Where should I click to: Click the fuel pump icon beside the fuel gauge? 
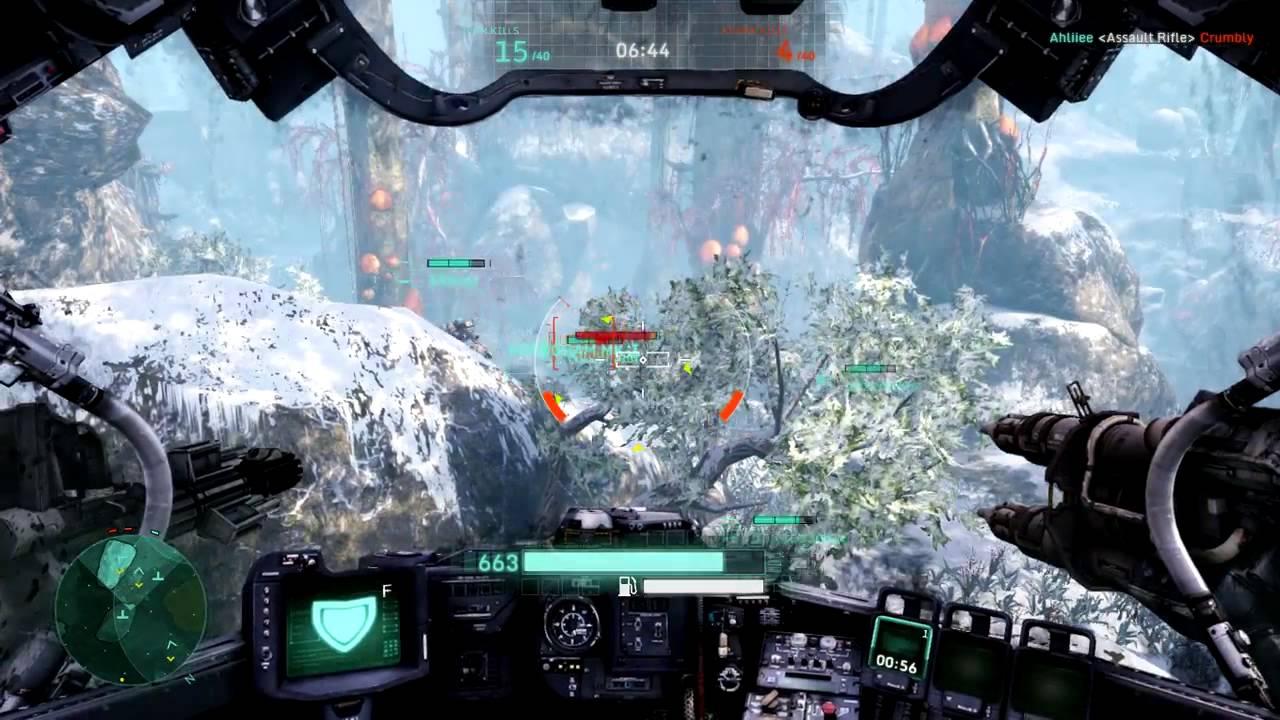tap(628, 587)
